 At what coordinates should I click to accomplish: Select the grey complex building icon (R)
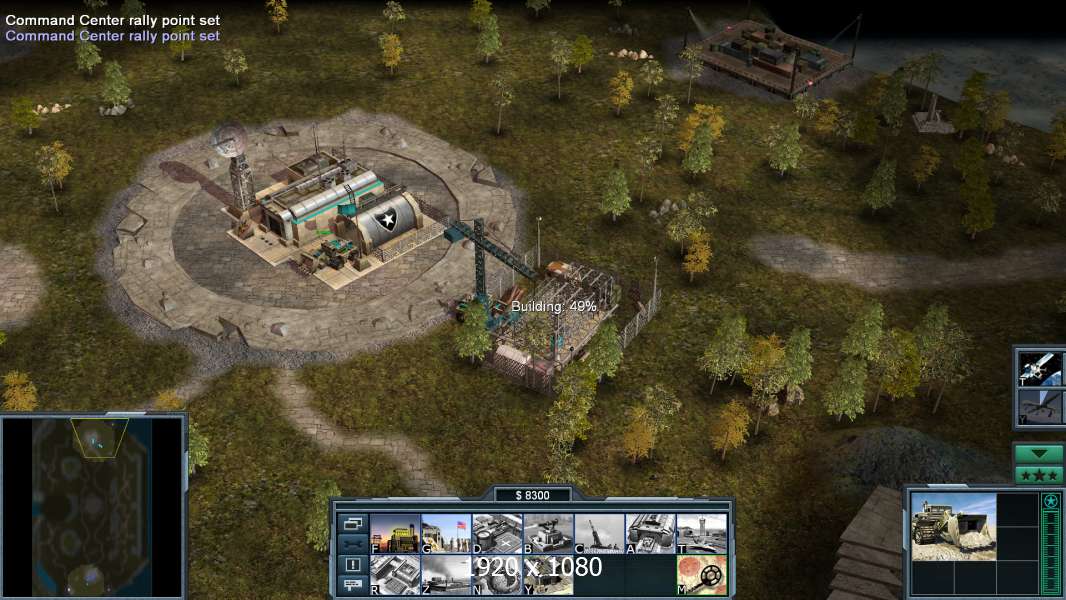point(395,575)
